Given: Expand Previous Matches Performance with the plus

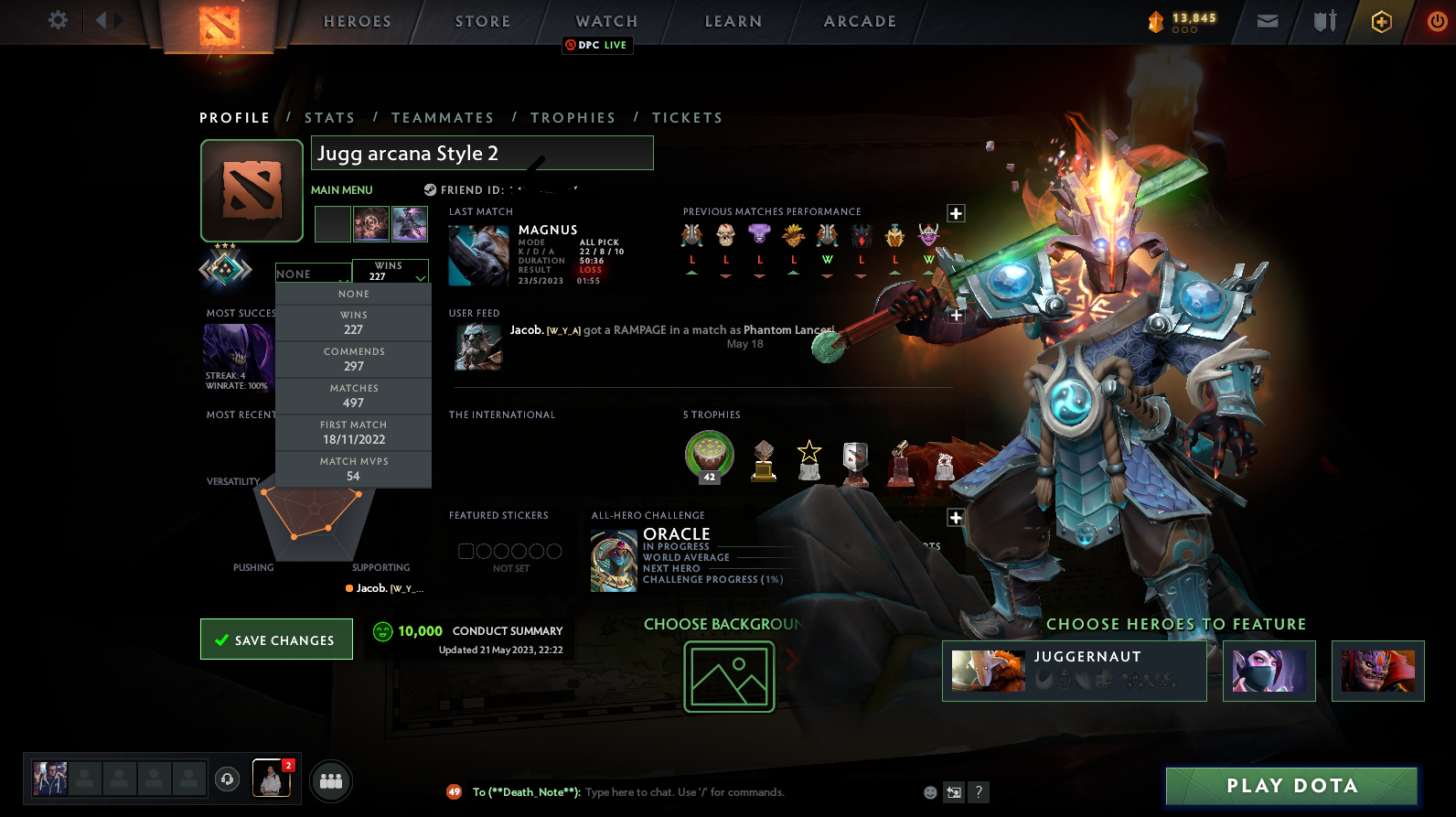Looking at the screenshot, I should 955,212.
